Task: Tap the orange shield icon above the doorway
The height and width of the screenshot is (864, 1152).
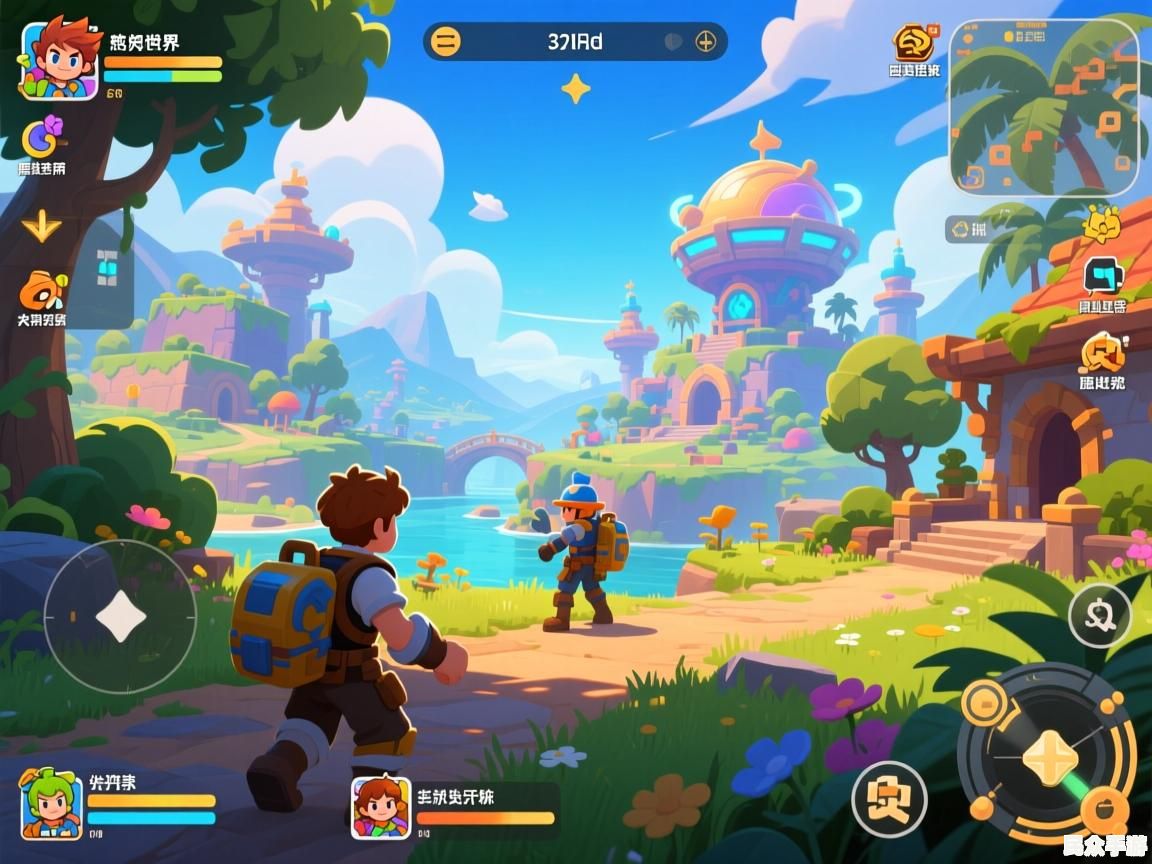Action: coord(1102,352)
